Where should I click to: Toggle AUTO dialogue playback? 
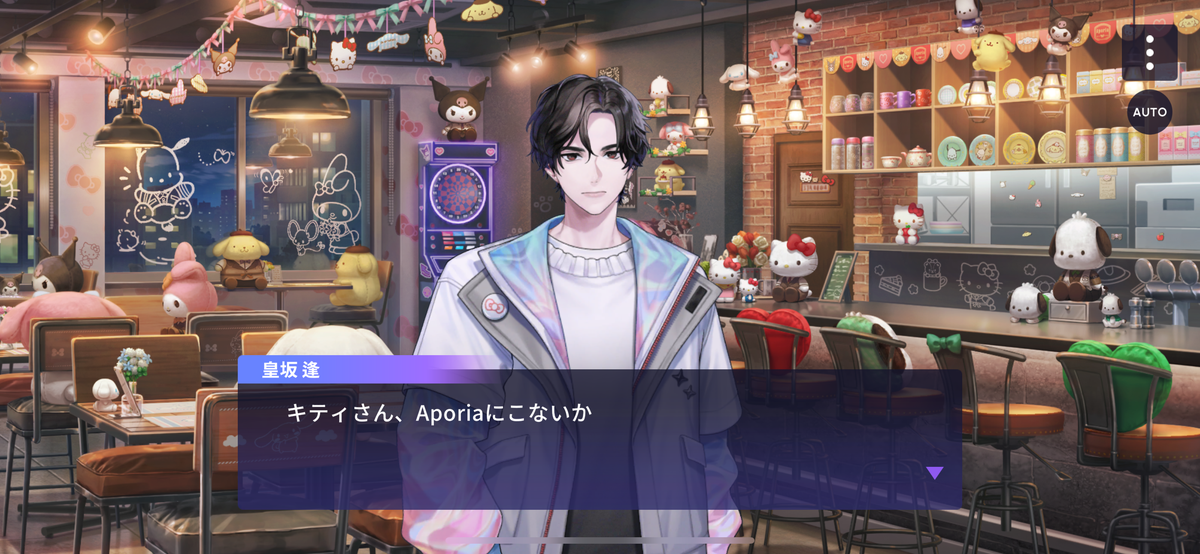1149,112
